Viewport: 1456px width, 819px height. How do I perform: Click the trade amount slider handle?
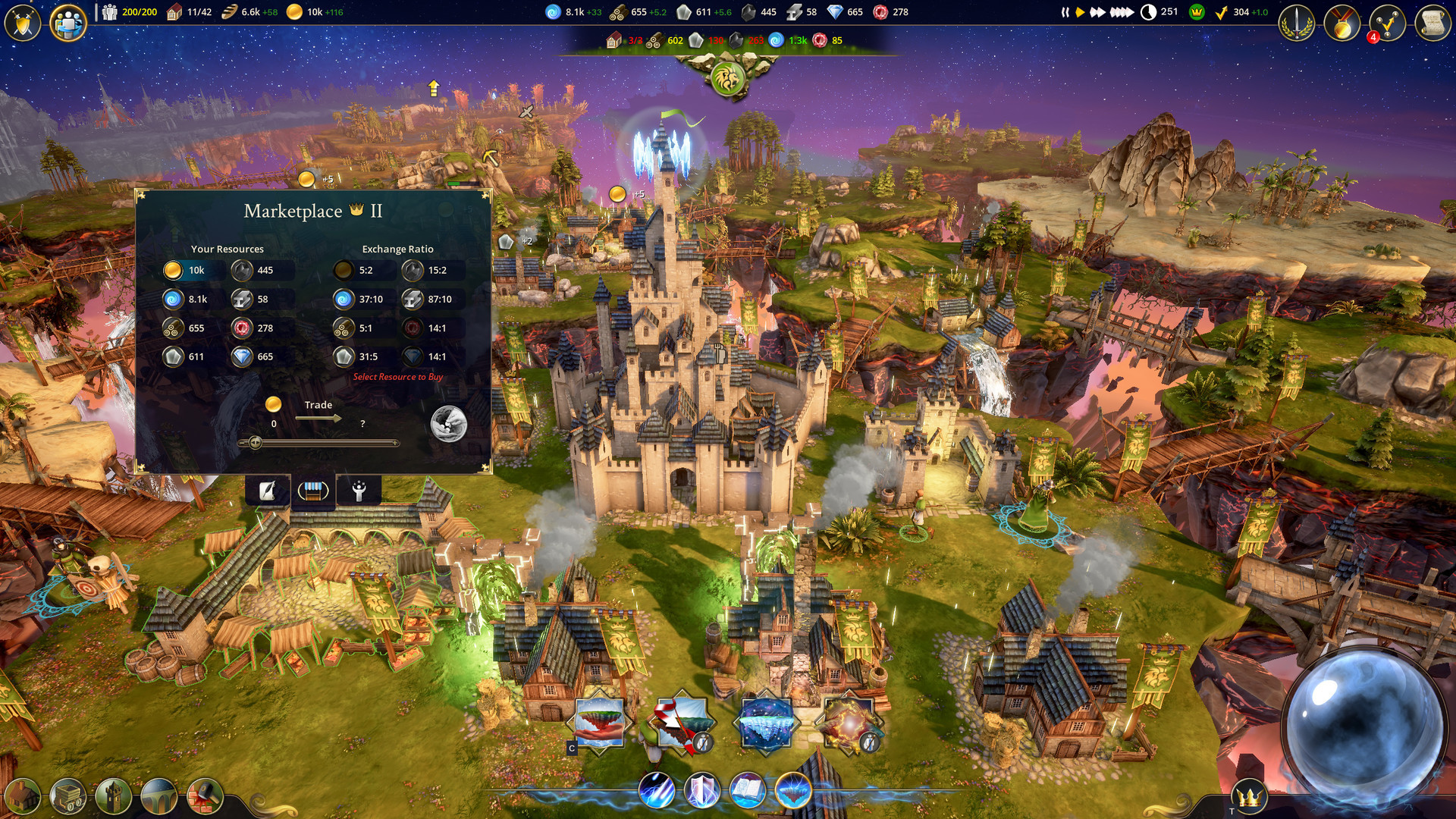(256, 443)
